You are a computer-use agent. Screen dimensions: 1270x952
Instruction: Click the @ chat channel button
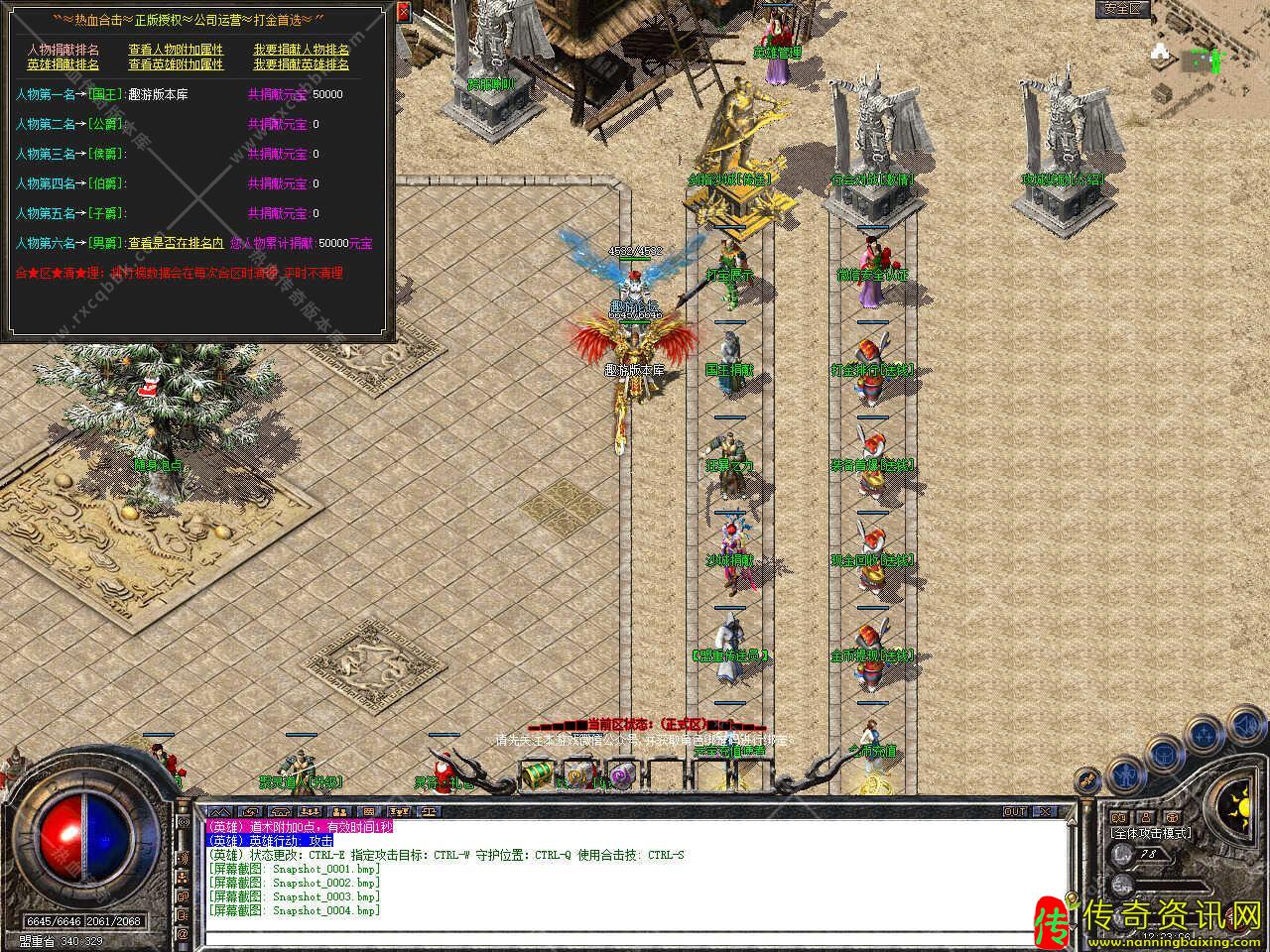click(183, 933)
